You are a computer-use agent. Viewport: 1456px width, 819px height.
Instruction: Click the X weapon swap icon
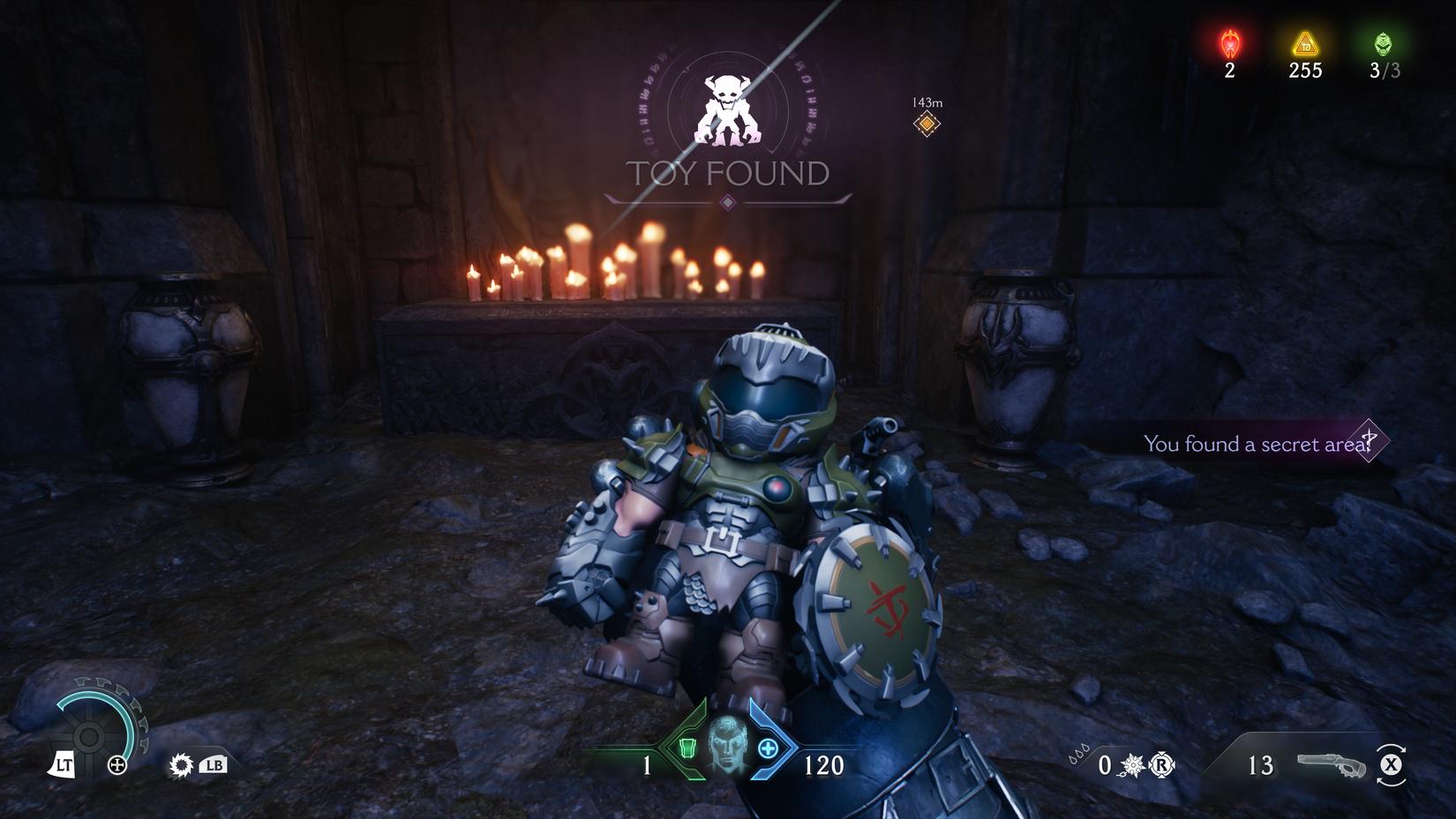(1392, 764)
